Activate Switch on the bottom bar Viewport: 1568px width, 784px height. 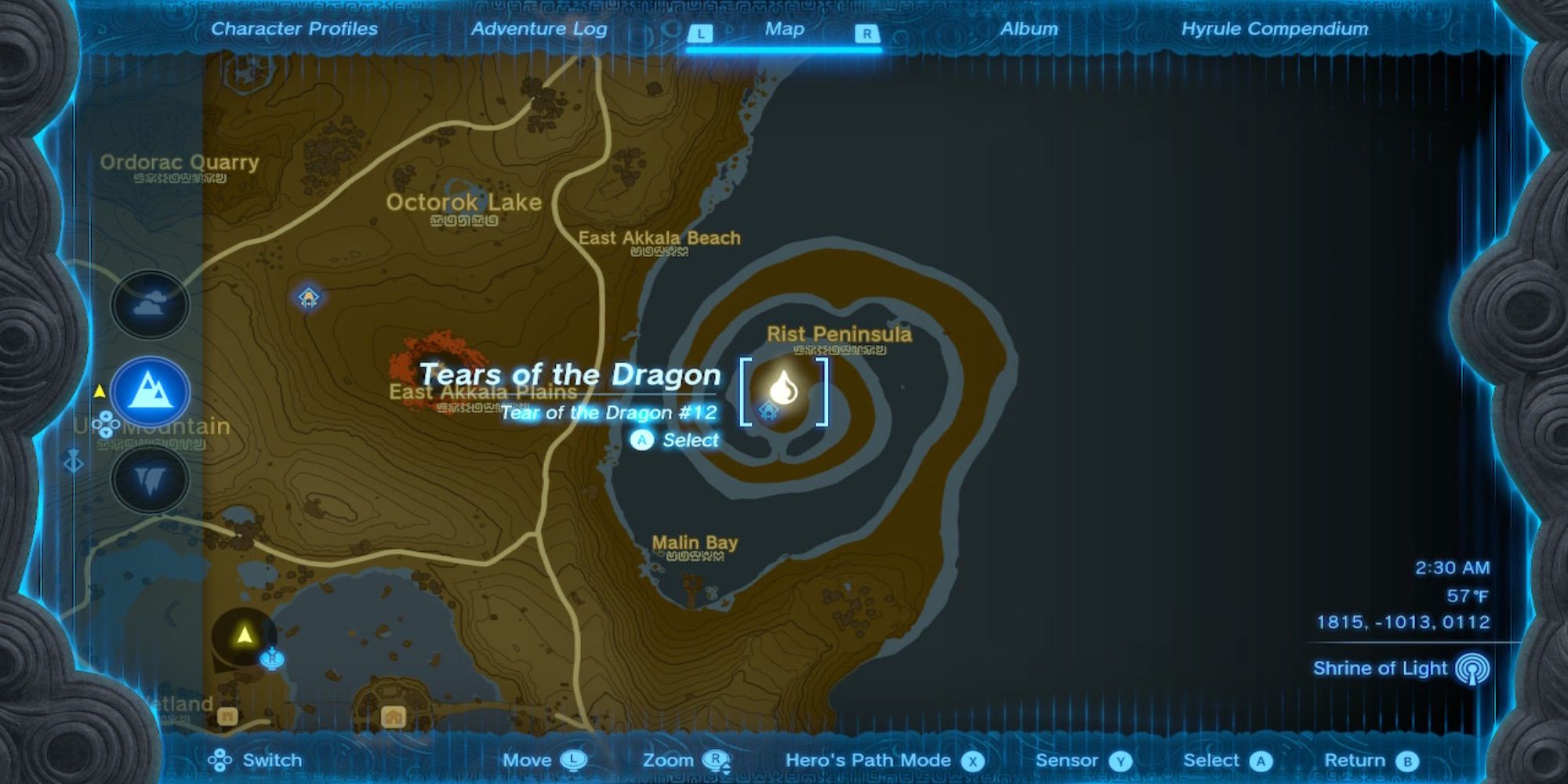(251, 760)
